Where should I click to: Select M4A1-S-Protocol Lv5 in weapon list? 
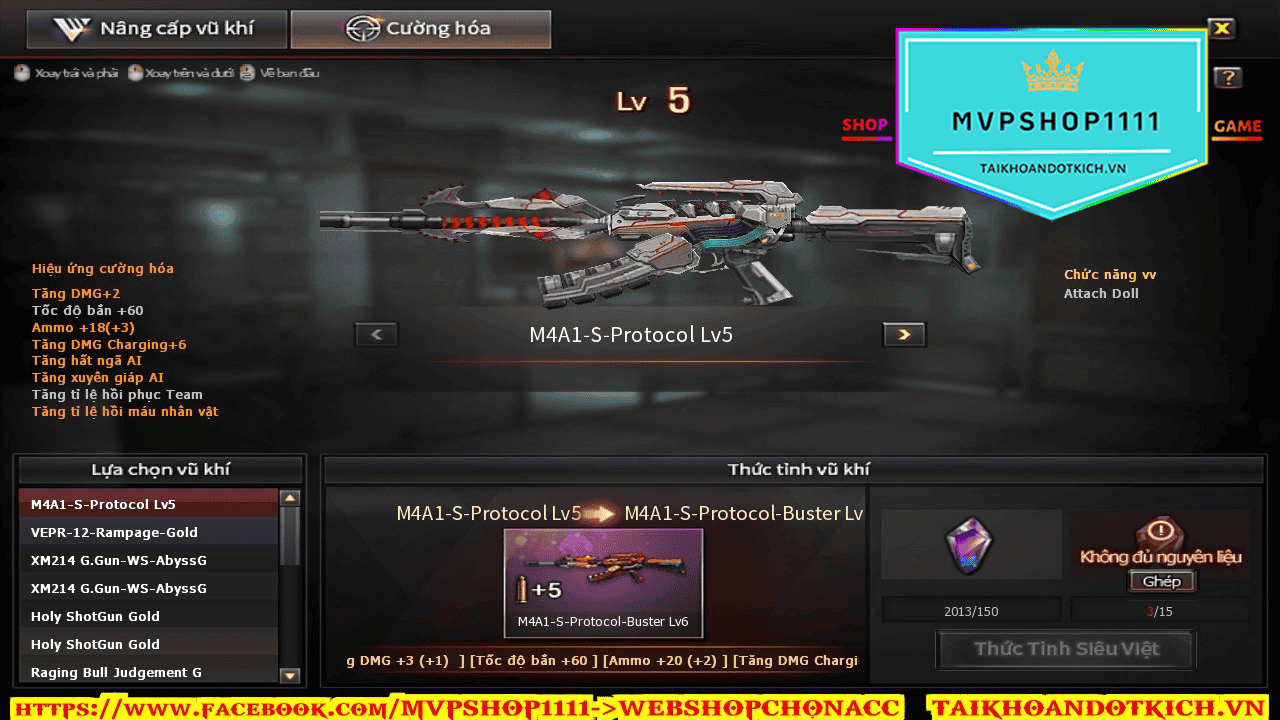(148, 504)
